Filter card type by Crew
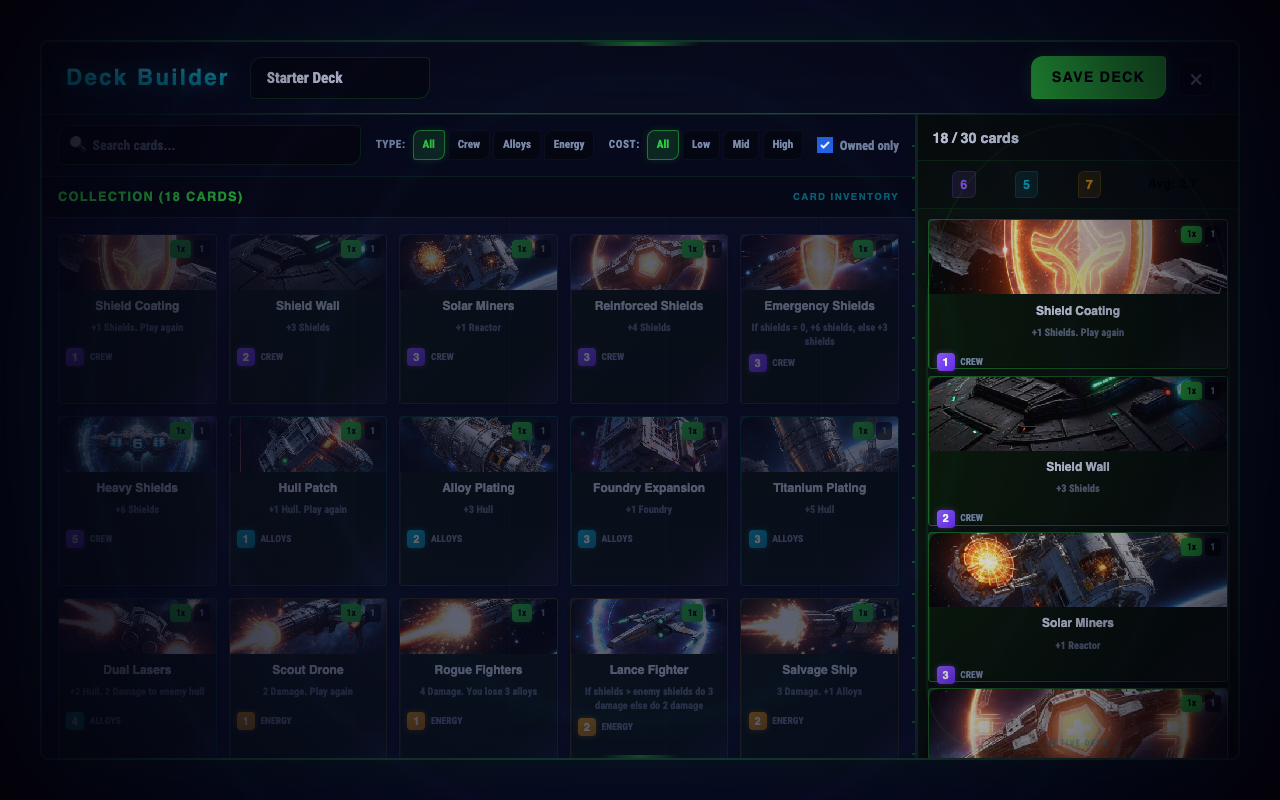The width and height of the screenshot is (1280, 800). 469,145
